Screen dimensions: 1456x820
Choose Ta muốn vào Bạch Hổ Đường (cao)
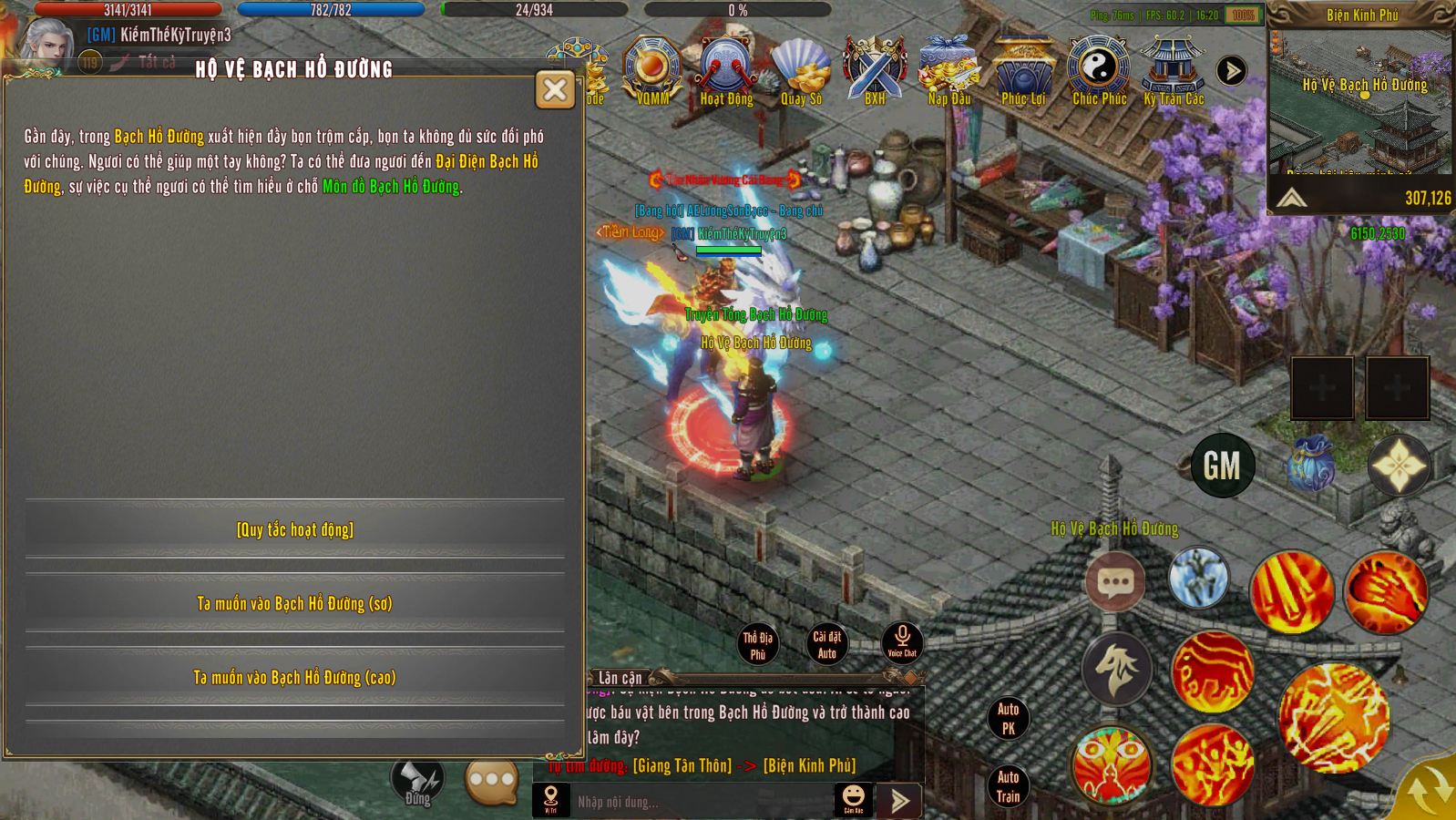(295, 677)
